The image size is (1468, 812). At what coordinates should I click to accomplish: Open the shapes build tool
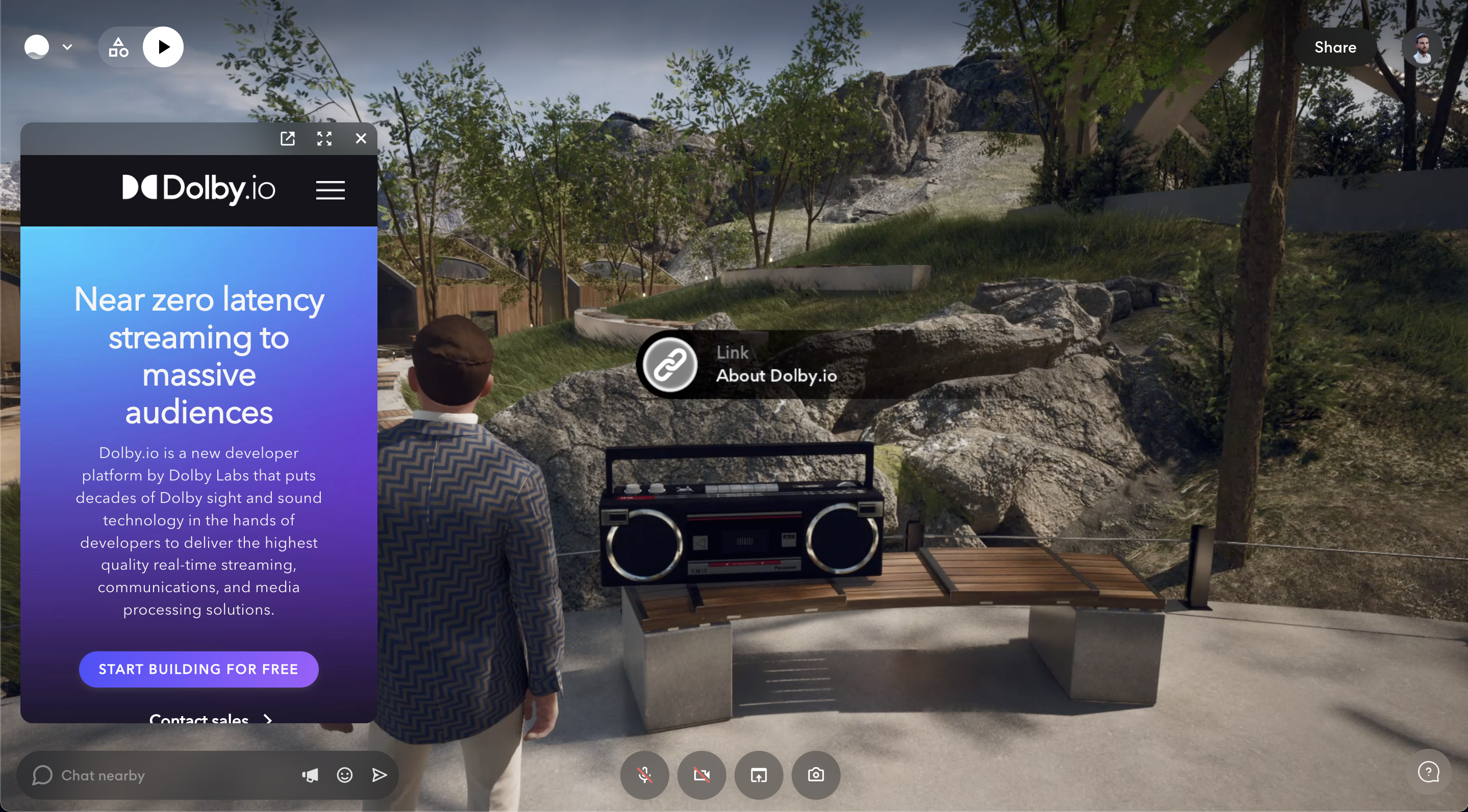click(118, 47)
